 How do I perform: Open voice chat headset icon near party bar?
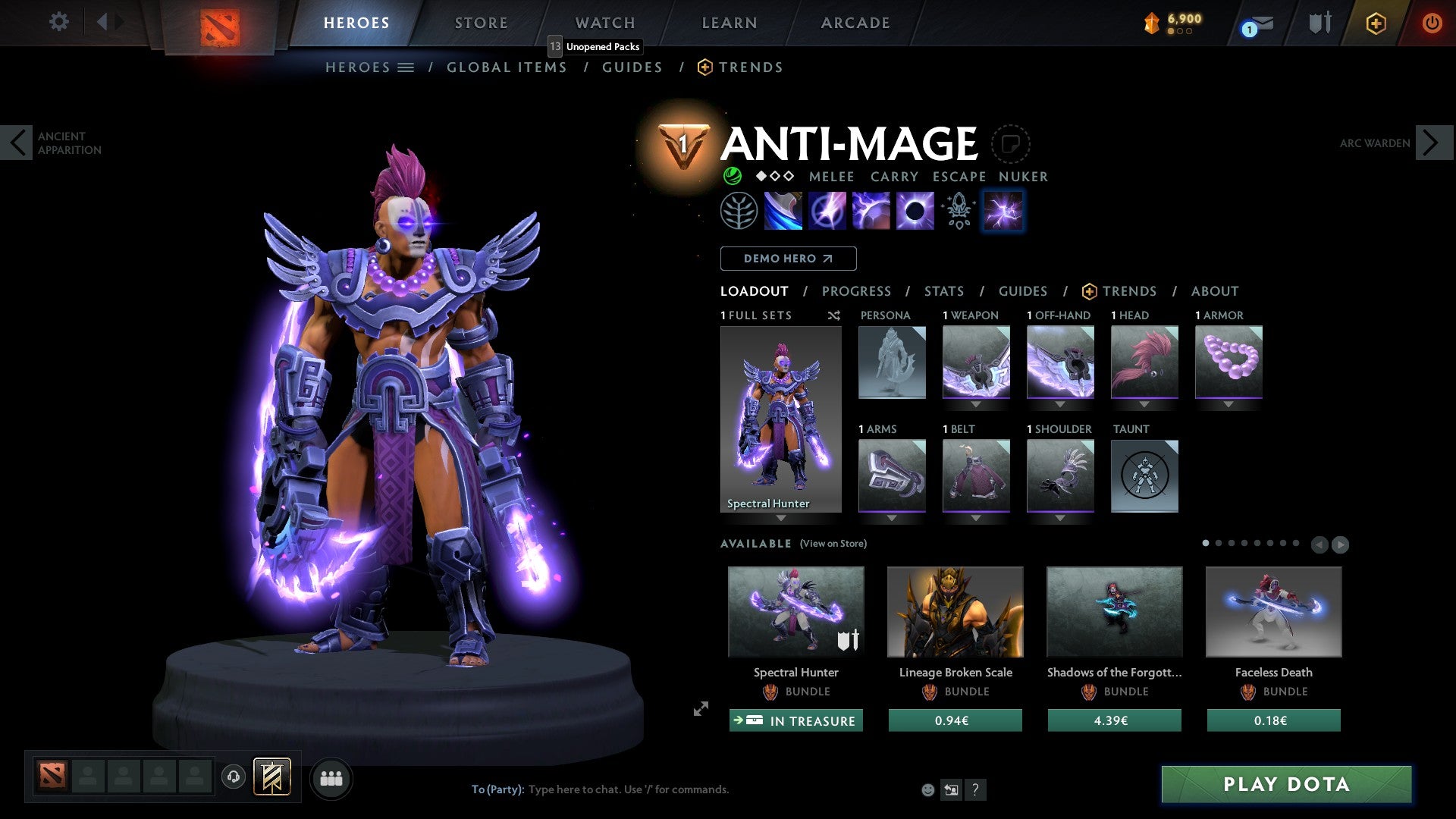(234, 778)
